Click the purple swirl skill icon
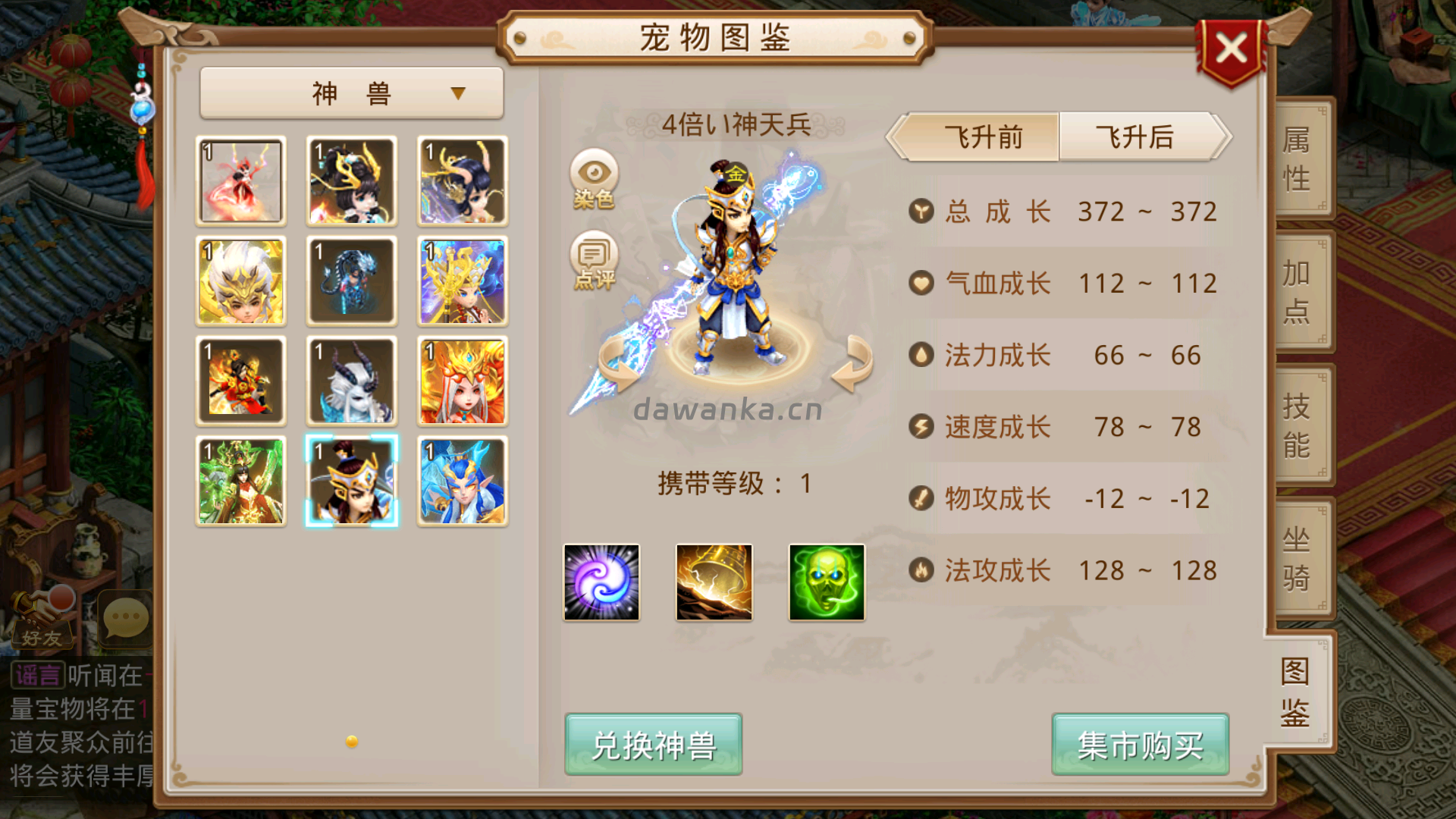This screenshot has width=1456, height=819. click(x=601, y=581)
